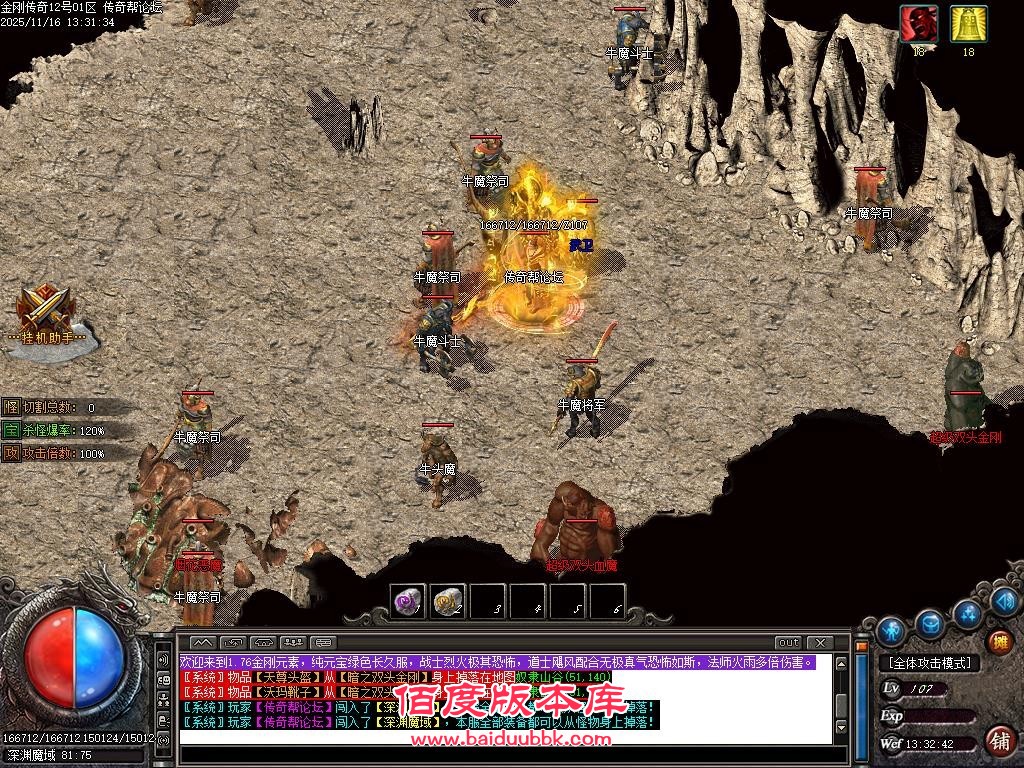
Task: Toggle the 全体攻击模式 attack mode label
Action: 929,663
